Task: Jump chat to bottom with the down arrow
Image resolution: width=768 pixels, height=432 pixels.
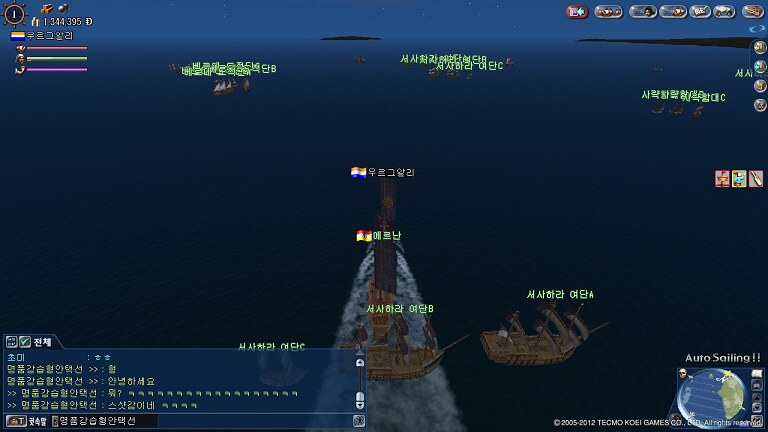Action: 360,403
